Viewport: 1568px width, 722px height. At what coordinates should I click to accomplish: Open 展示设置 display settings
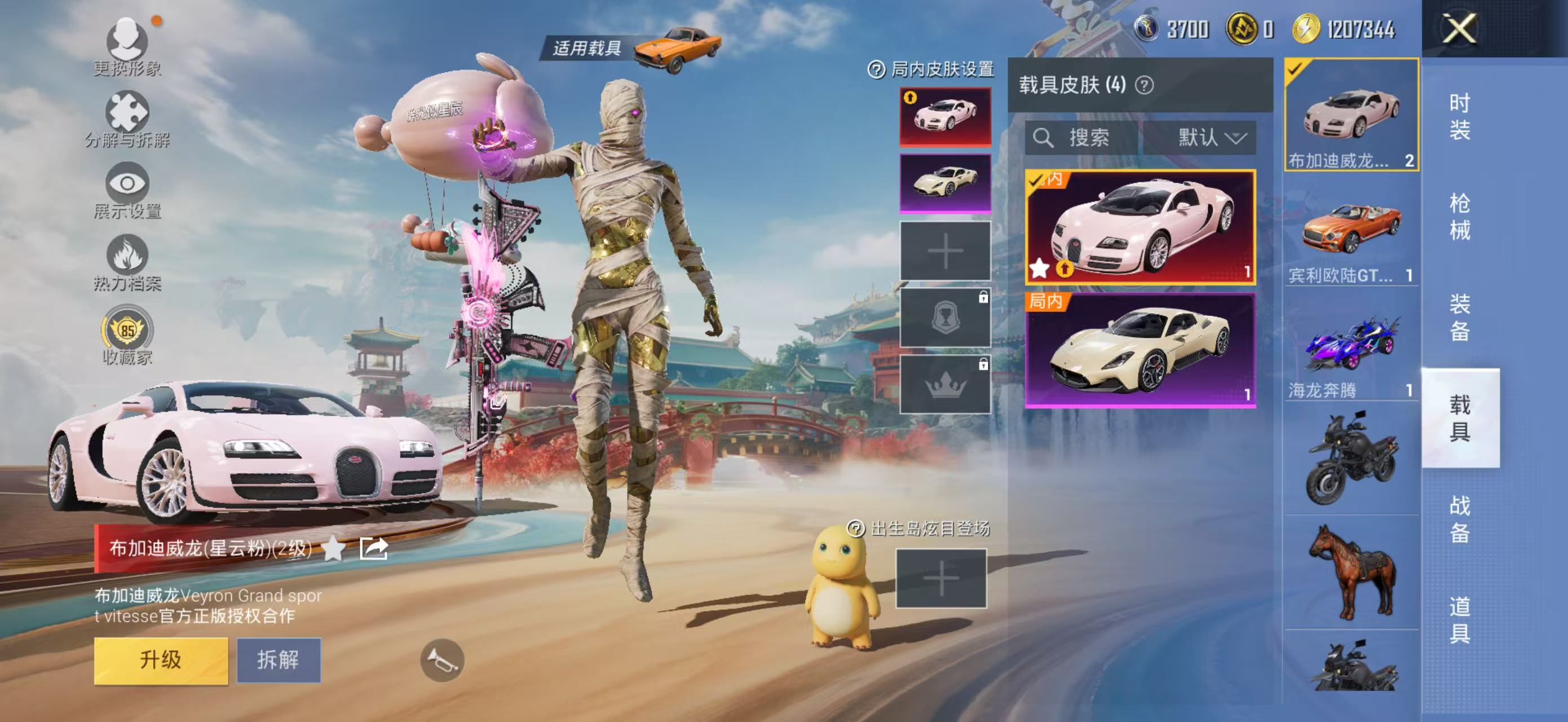(127, 190)
